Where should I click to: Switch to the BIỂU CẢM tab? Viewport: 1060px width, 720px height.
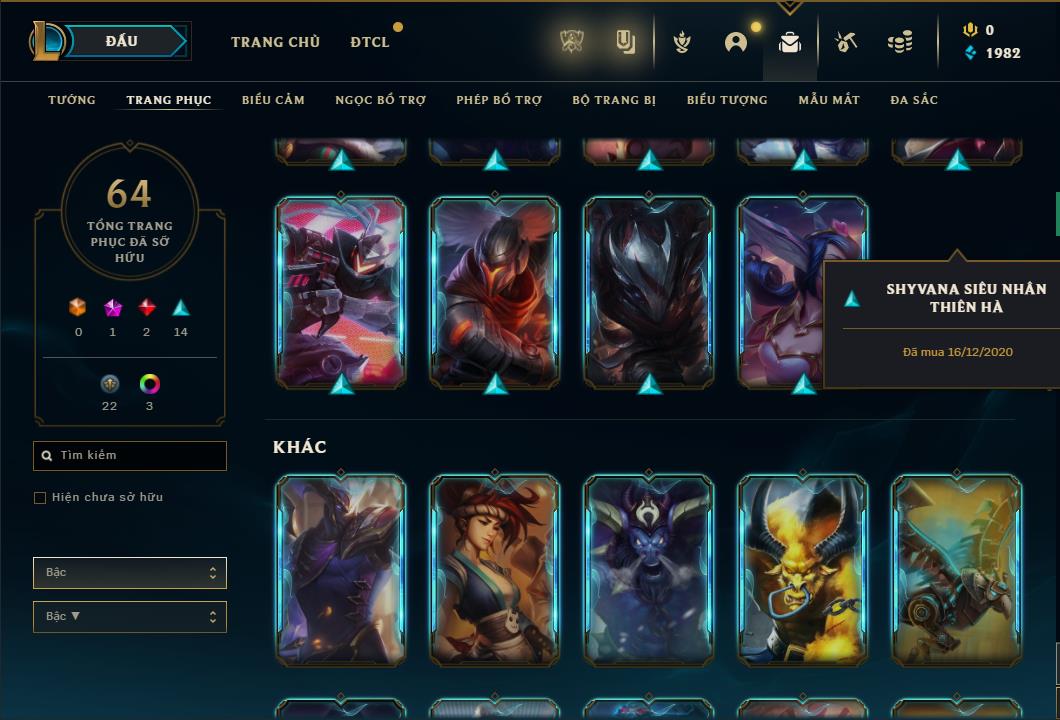pos(273,100)
